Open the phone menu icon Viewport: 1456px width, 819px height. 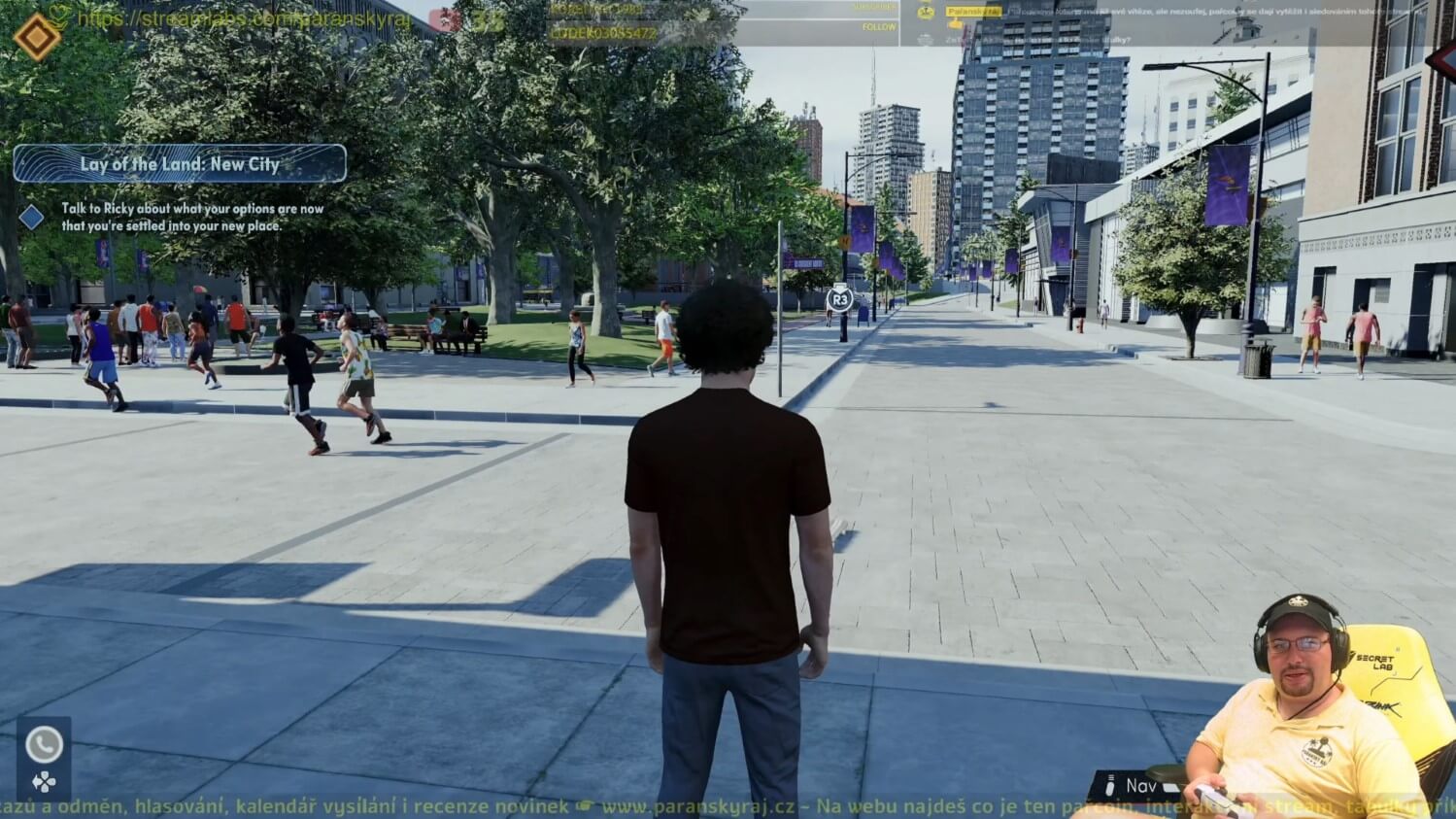(x=43, y=745)
